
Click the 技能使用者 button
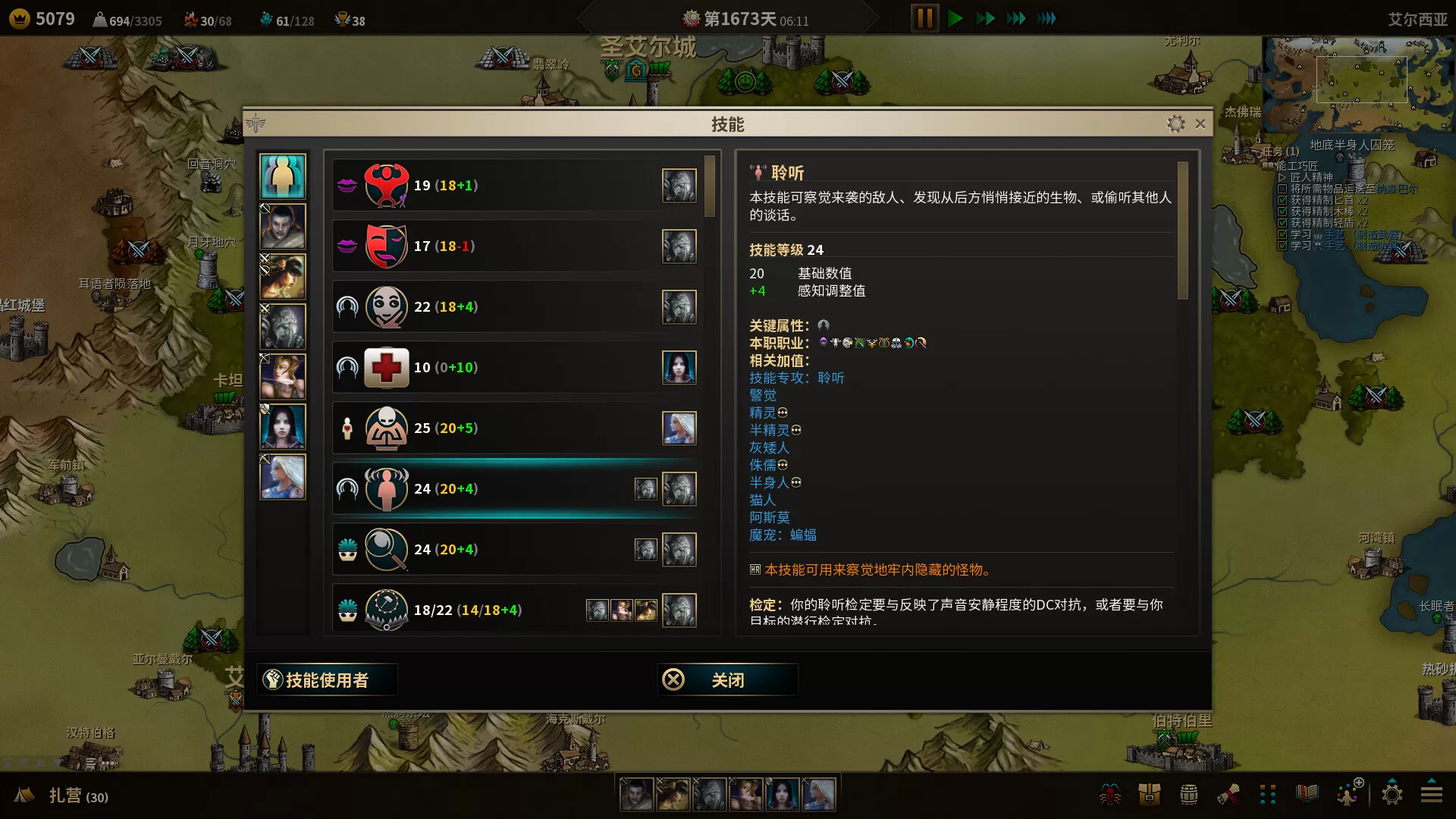pyautogui.click(x=327, y=679)
